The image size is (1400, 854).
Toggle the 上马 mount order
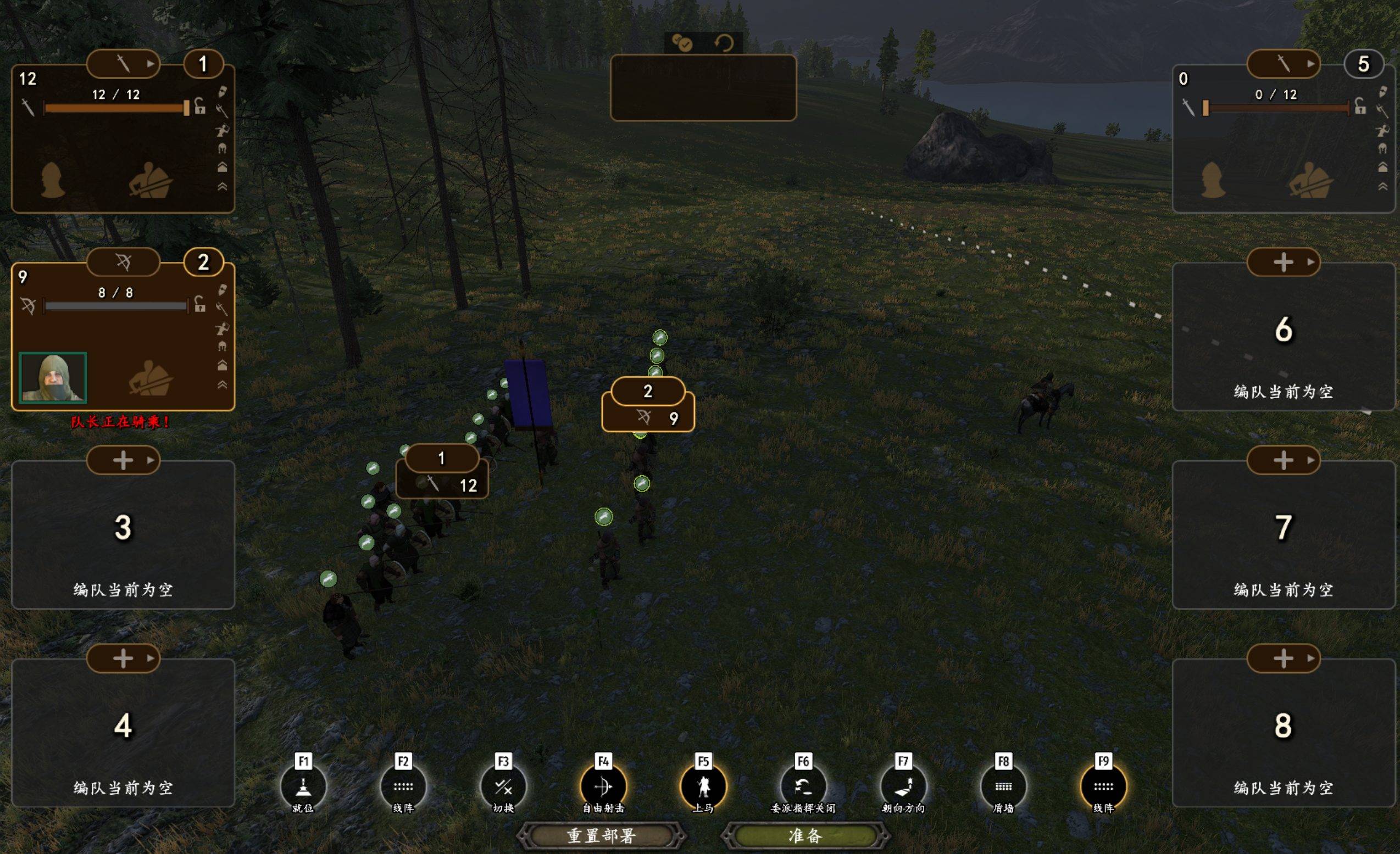coord(703,787)
